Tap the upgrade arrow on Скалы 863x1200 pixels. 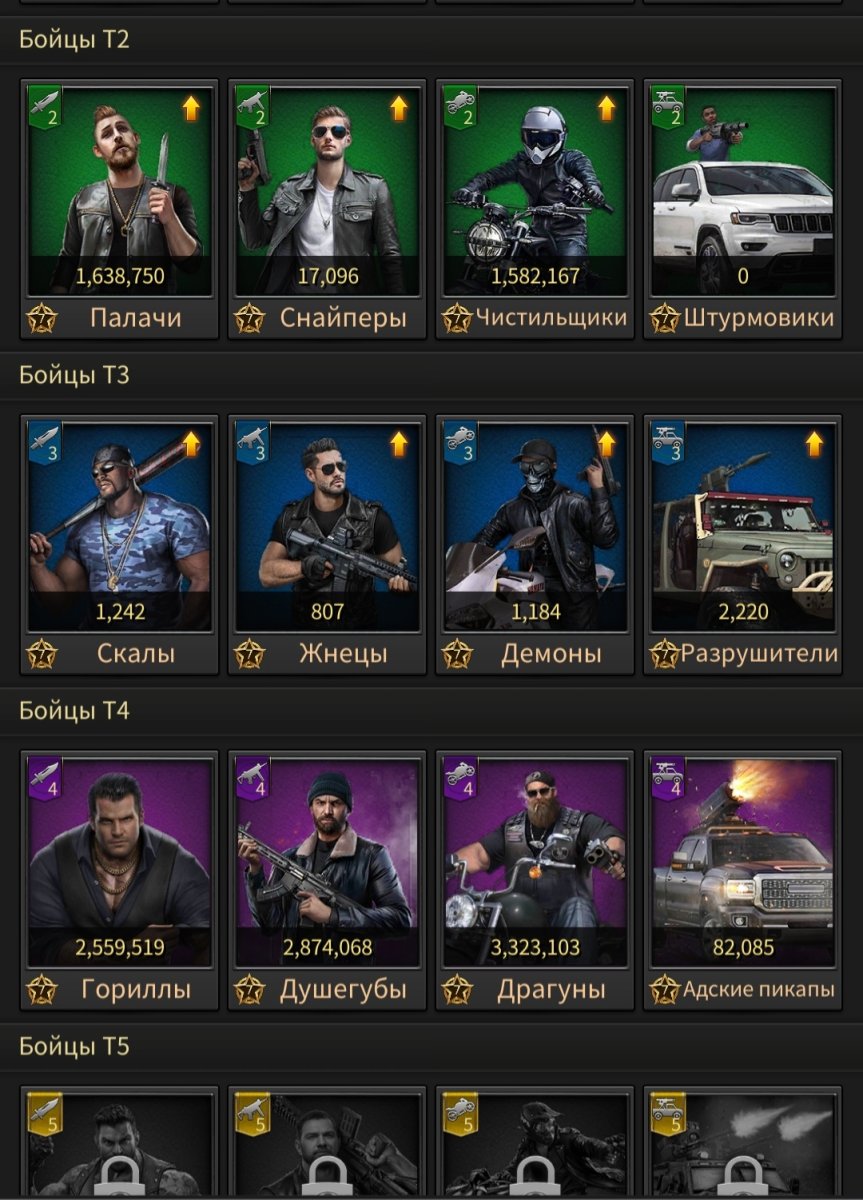coord(191,441)
